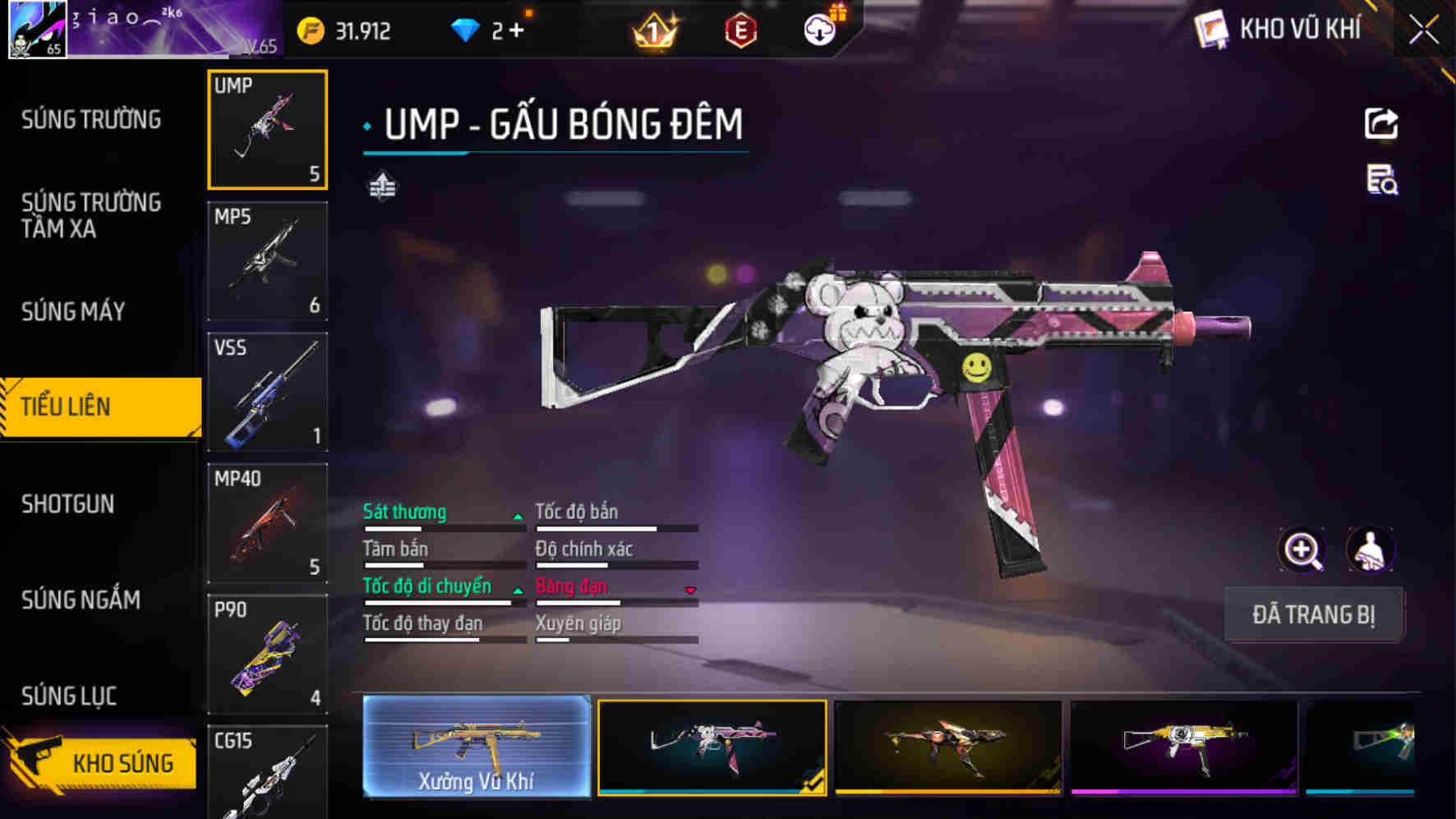Image resolution: width=1456 pixels, height=819 pixels.
Task: Select the MP5 weapon slot
Action: click(x=267, y=260)
